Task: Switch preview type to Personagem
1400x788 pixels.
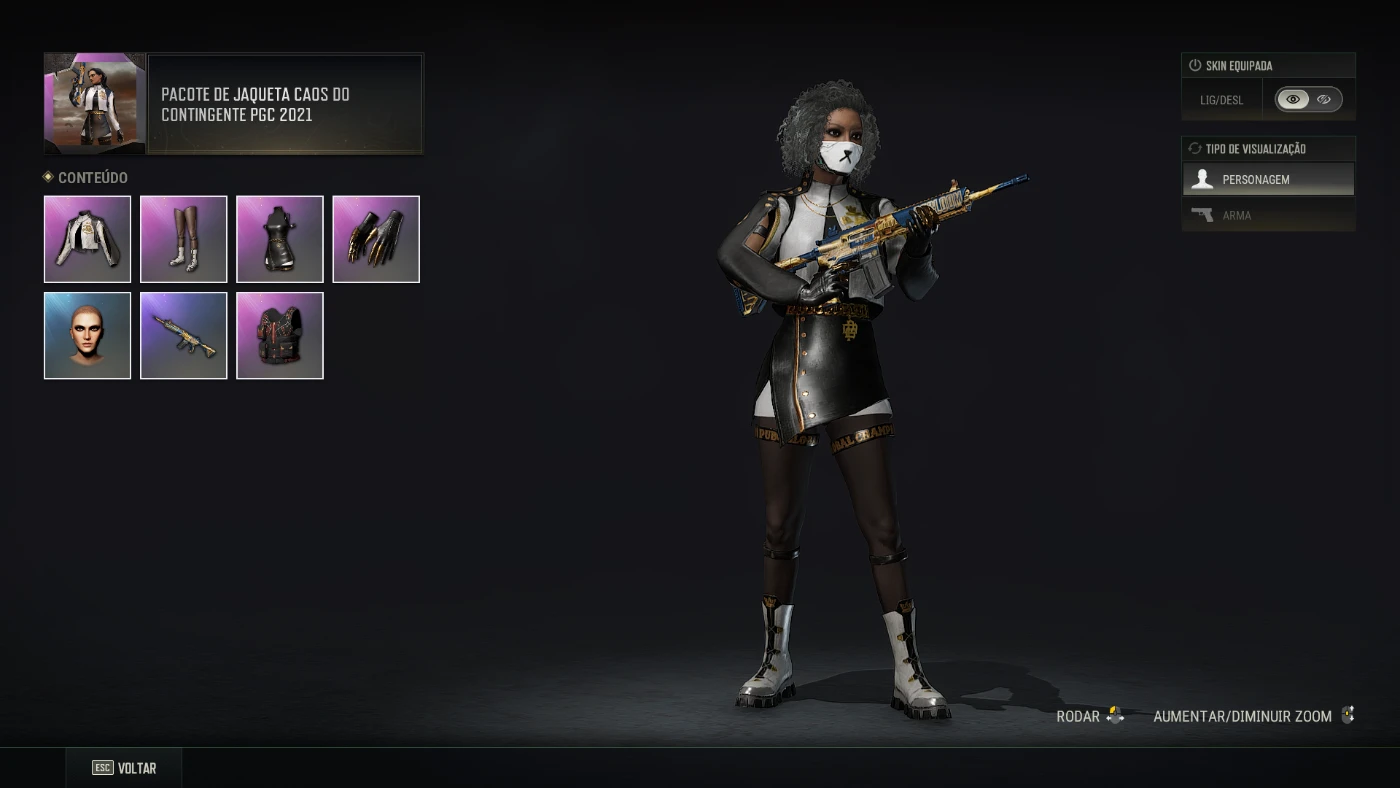Action: [1268, 180]
